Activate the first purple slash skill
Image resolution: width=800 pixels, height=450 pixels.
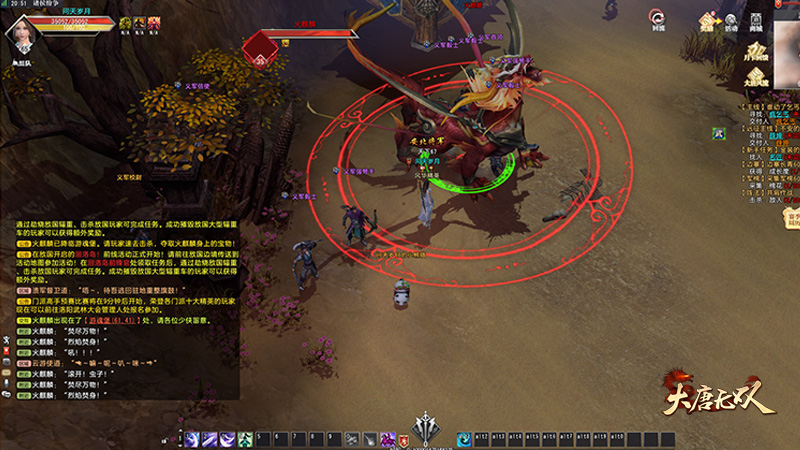point(191,439)
